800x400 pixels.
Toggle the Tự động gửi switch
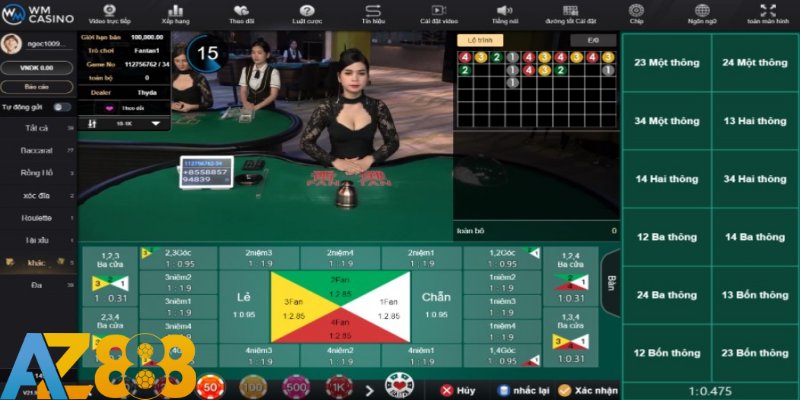[62, 106]
